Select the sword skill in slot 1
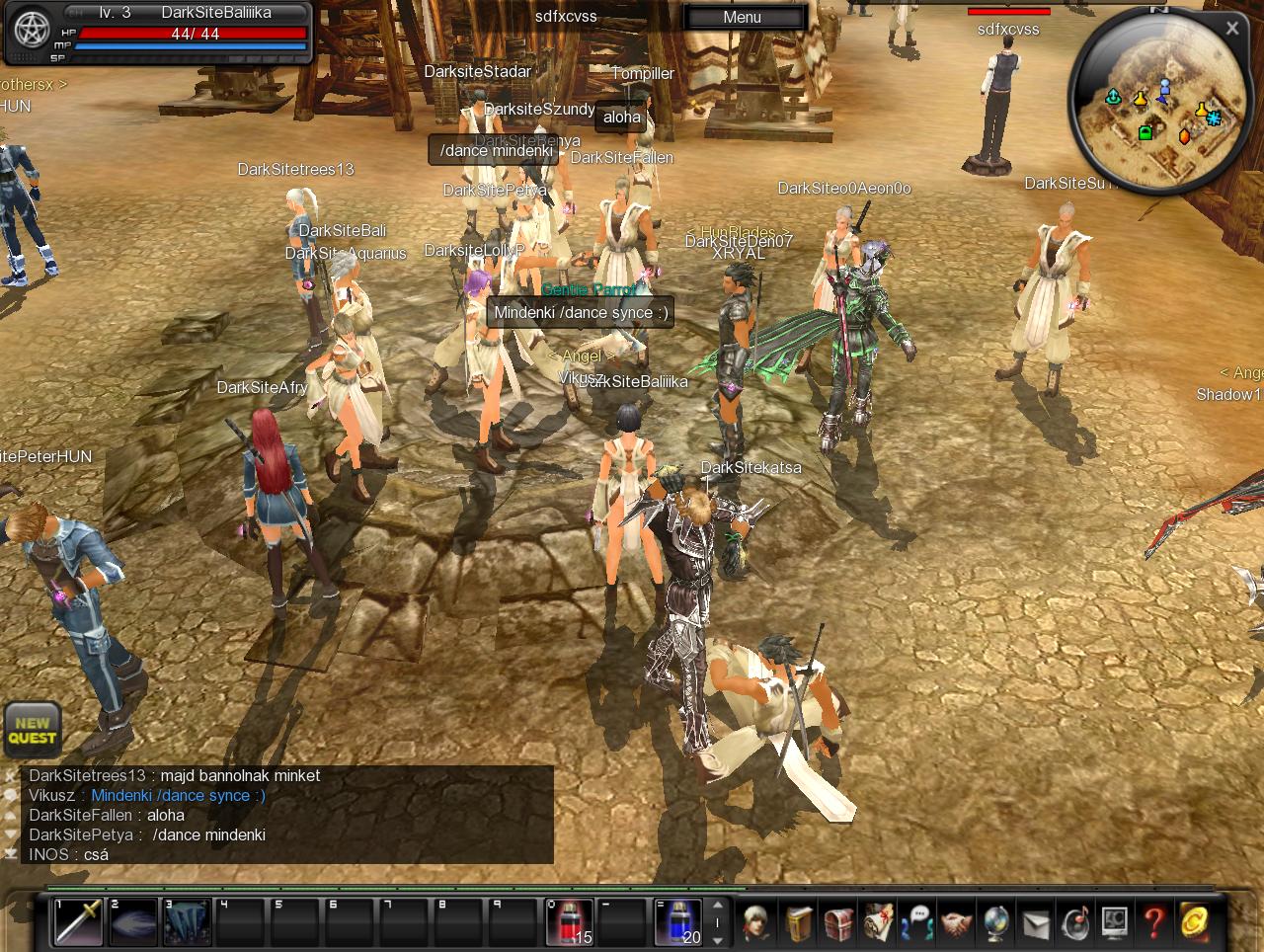This screenshot has width=1264, height=952. (x=78, y=921)
